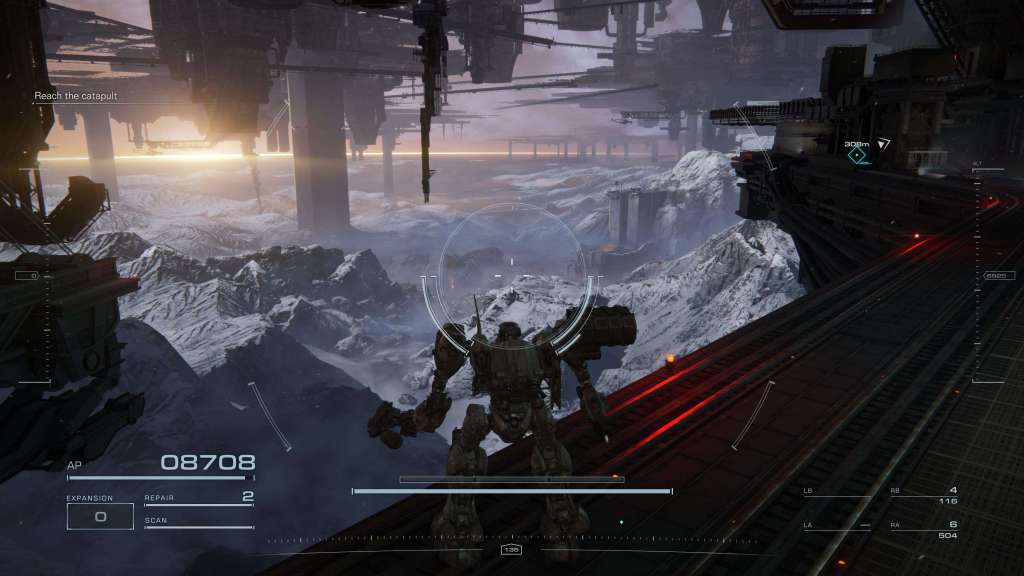
Task: Use the Repair kit indicator
Action: [x=199, y=497]
